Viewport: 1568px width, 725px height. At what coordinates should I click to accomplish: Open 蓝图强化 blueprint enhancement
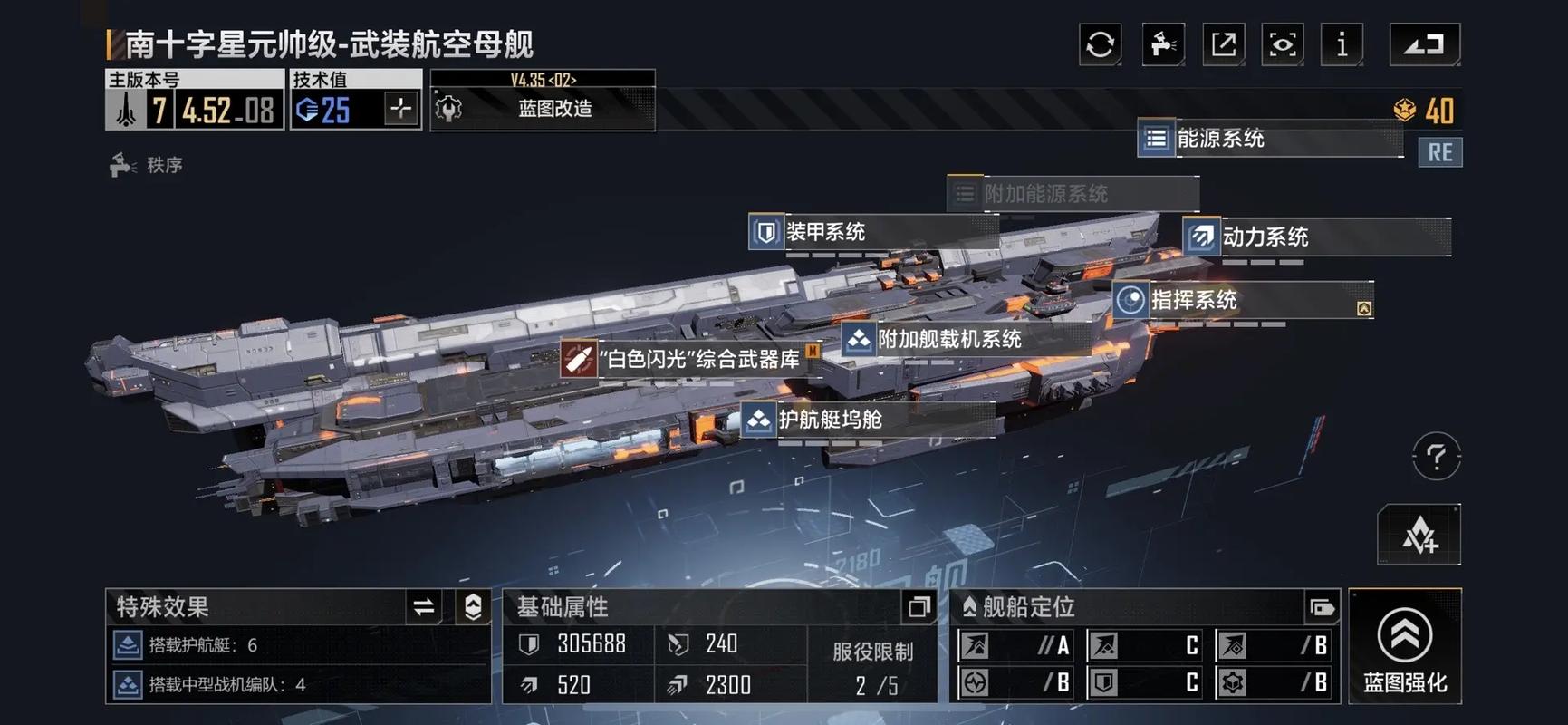[x=1405, y=646]
